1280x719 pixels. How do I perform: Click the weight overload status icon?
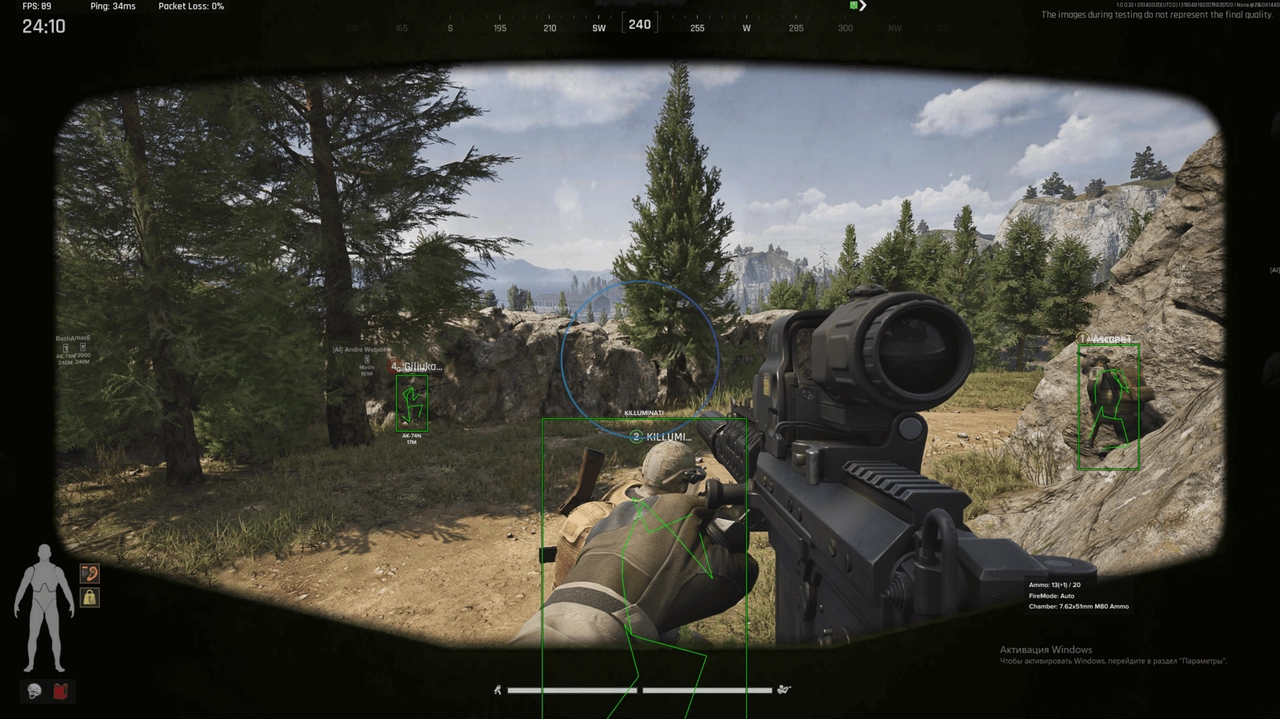(90, 597)
